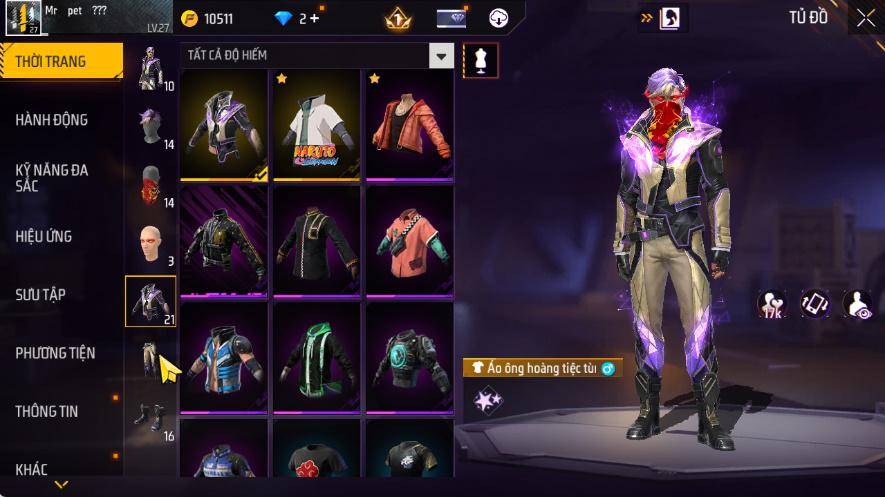
Task: Open the Thời Trang tab
Action: (51, 62)
